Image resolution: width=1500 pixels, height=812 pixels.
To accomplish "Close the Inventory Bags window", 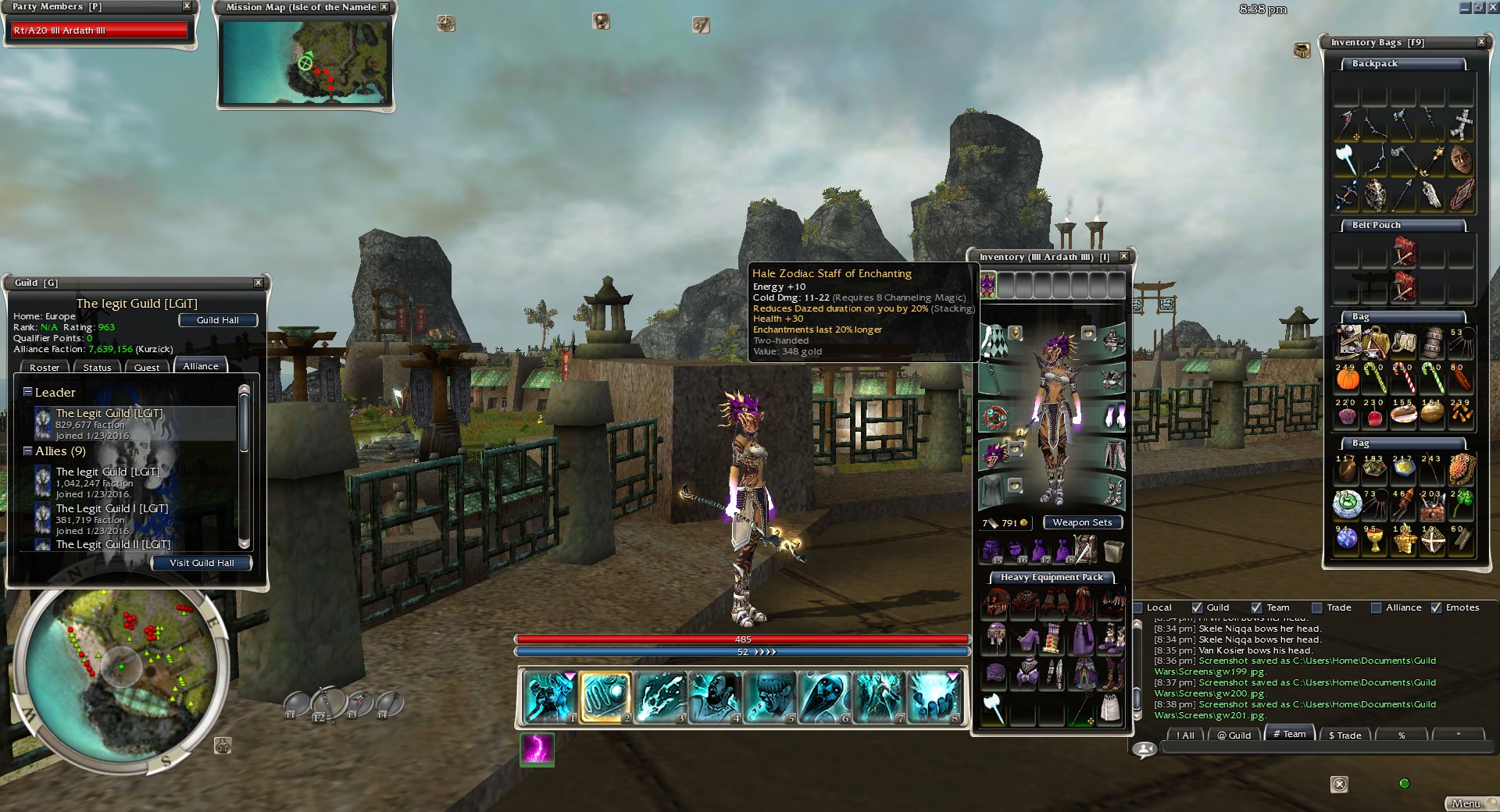I will click(x=1481, y=42).
